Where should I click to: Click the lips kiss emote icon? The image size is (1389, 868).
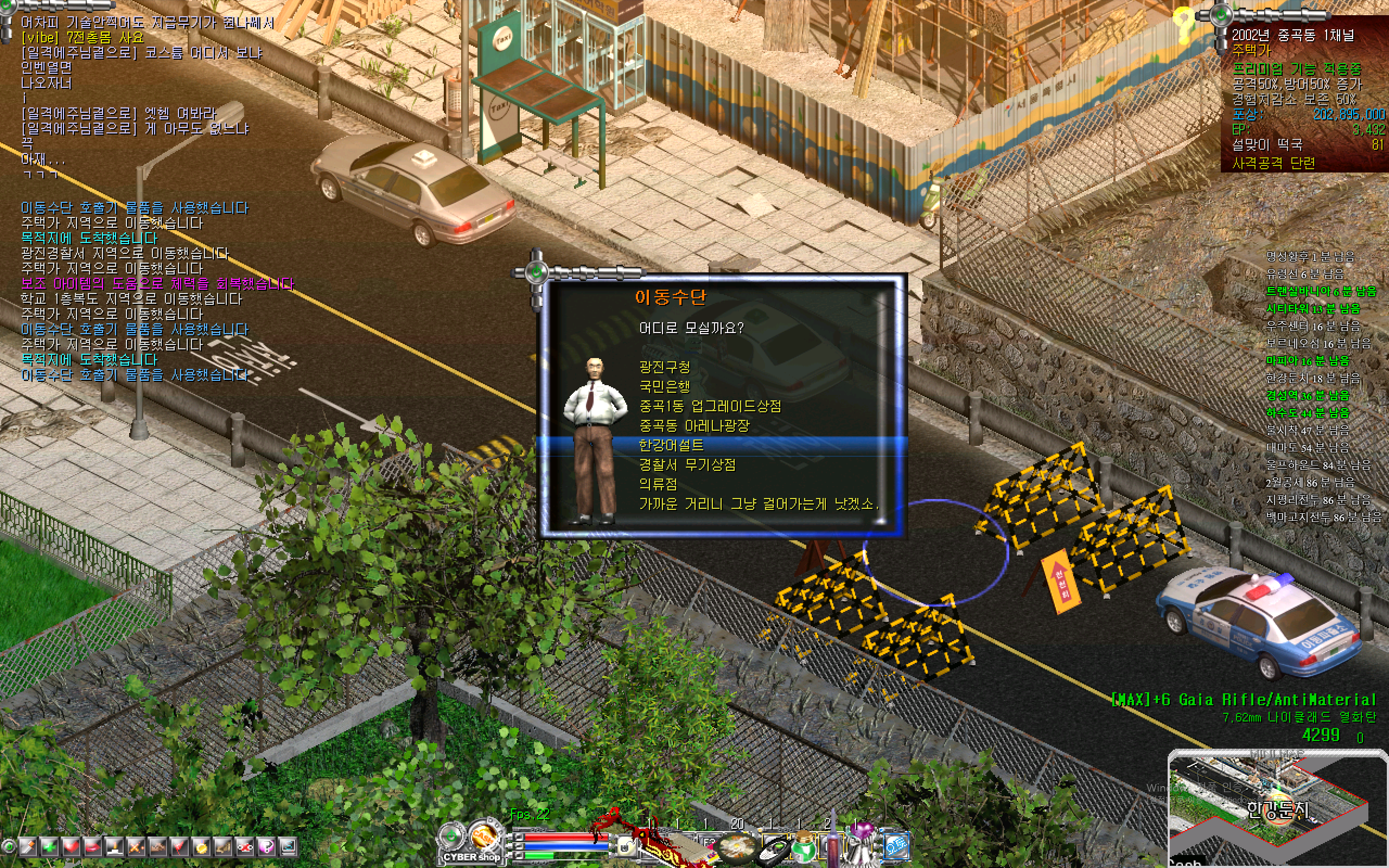[x=92, y=848]
